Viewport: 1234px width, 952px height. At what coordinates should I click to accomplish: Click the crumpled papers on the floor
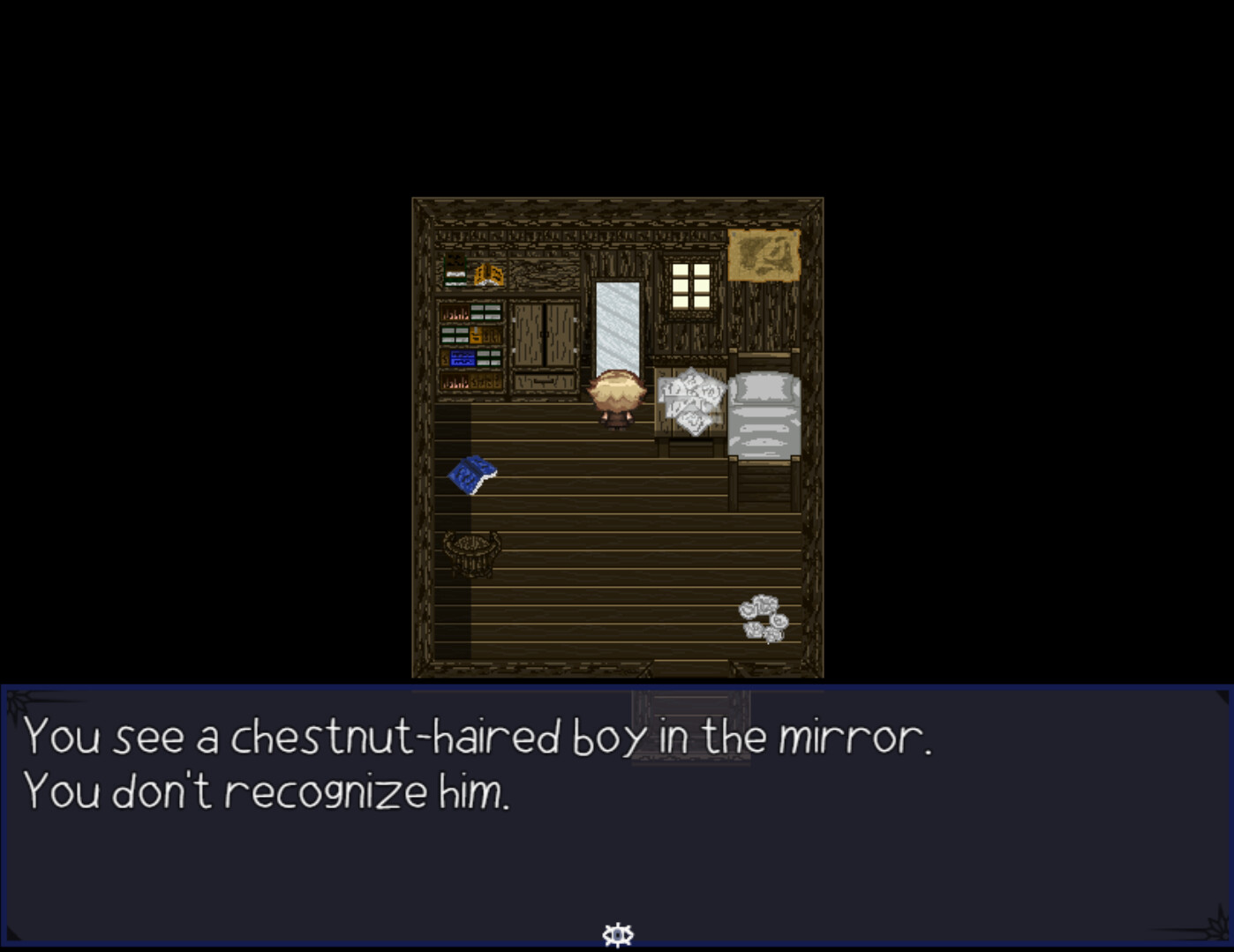pyautogui.click(x=761, y=615)
